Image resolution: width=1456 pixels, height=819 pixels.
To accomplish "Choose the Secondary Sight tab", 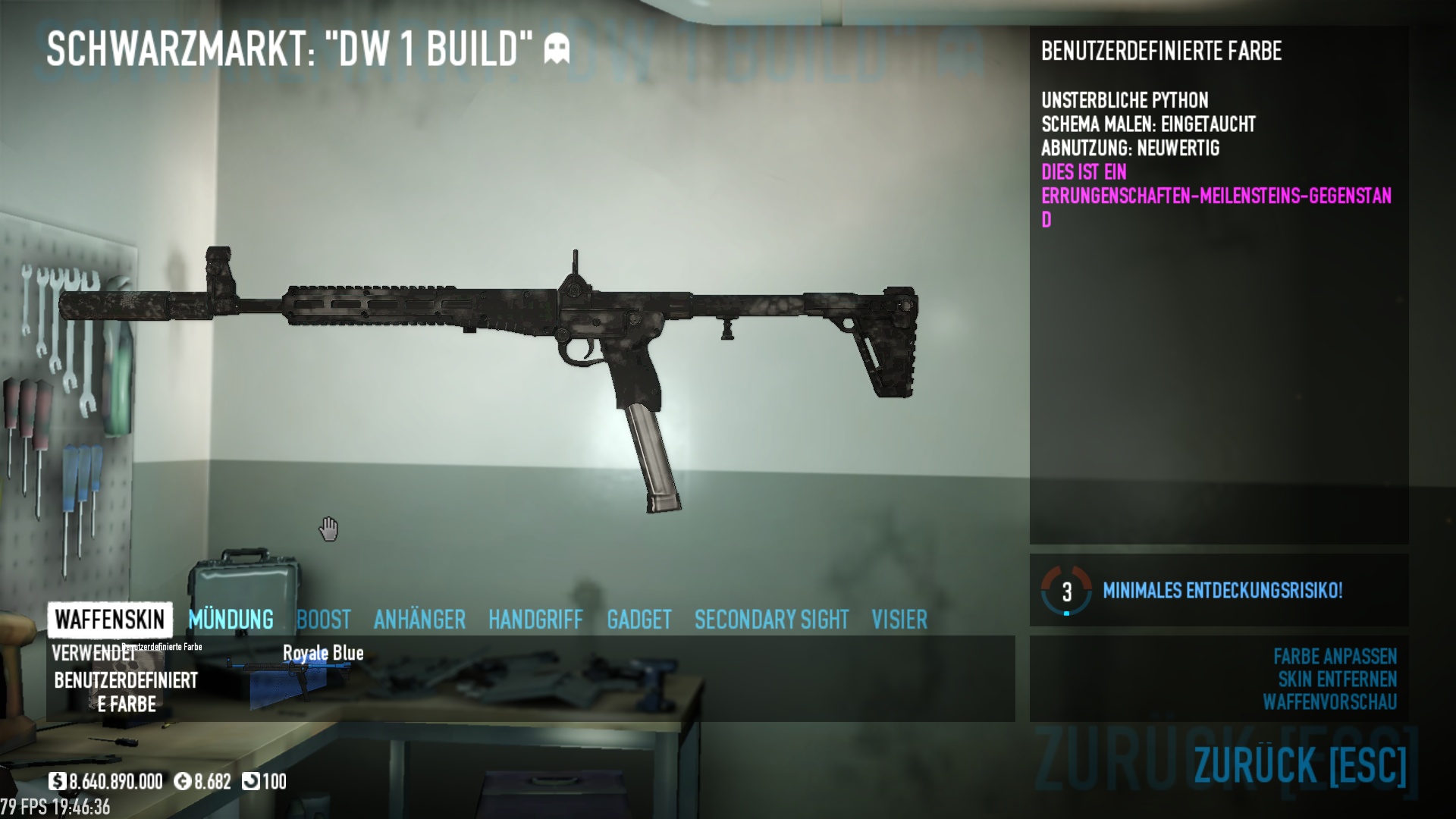I will [x=771, y=620].
